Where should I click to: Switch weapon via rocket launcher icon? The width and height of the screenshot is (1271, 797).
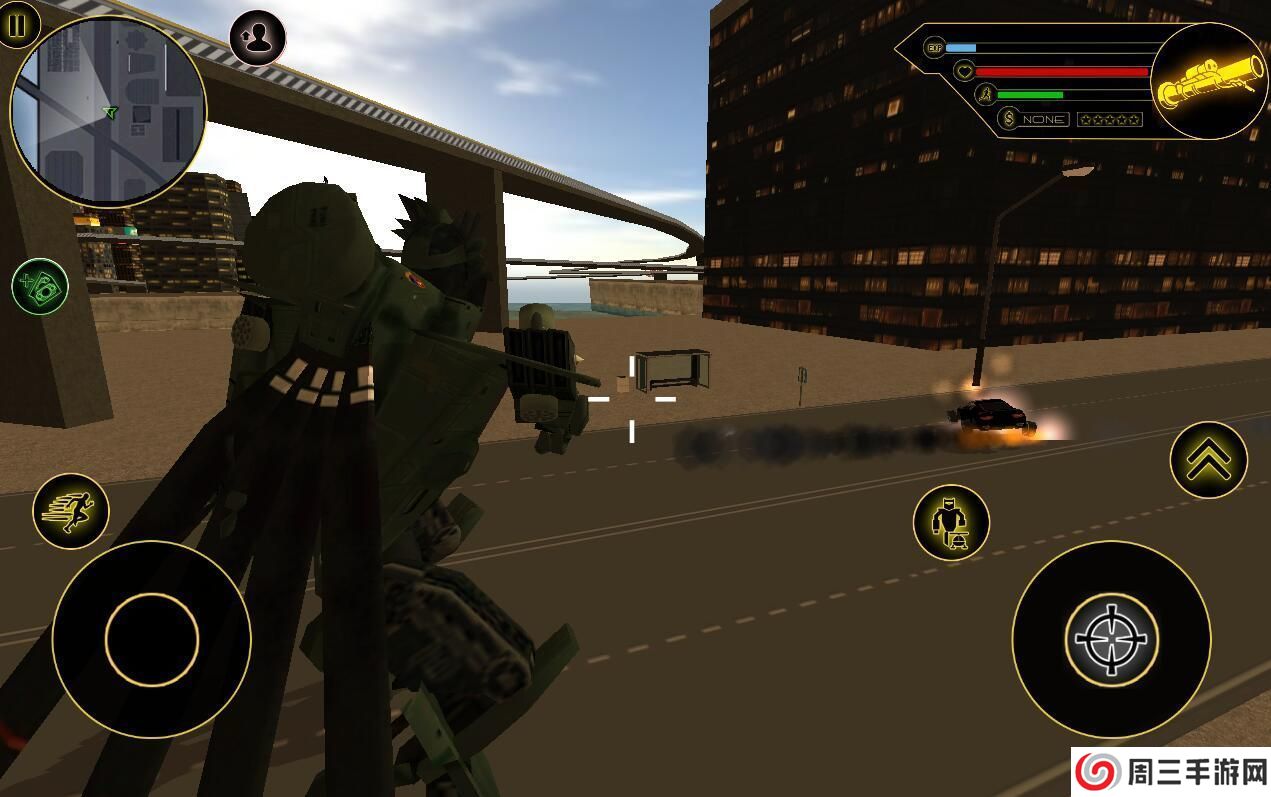pos(1209,82)
